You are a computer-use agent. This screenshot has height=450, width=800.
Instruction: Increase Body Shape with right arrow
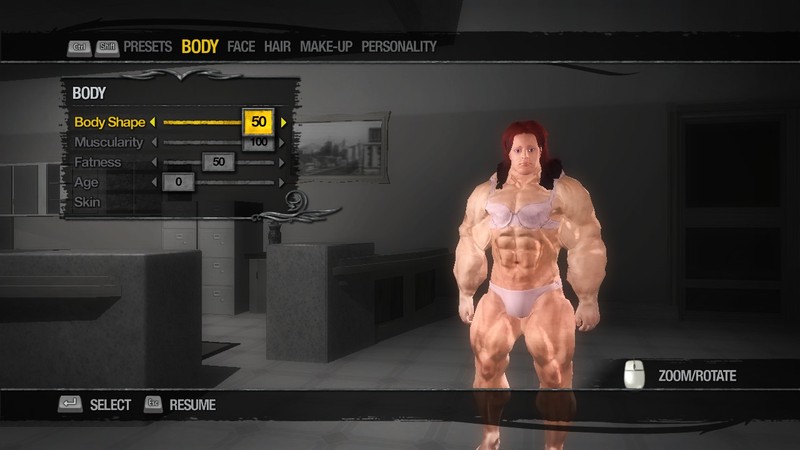284,122
